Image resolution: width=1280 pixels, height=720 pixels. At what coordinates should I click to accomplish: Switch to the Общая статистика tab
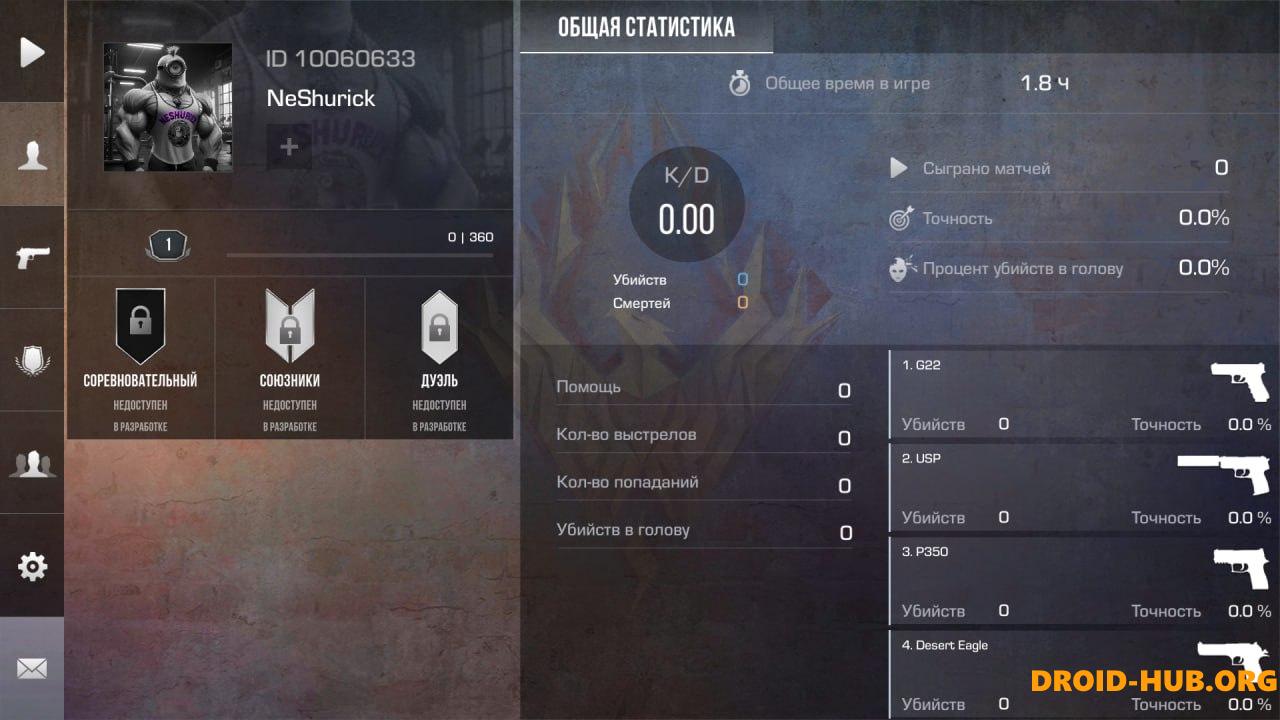click(645, 27)
